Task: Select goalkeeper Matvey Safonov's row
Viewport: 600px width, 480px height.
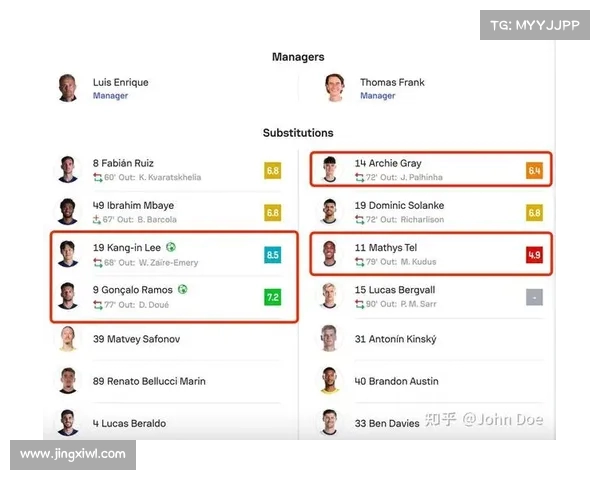Action: (x=136, y=339)
